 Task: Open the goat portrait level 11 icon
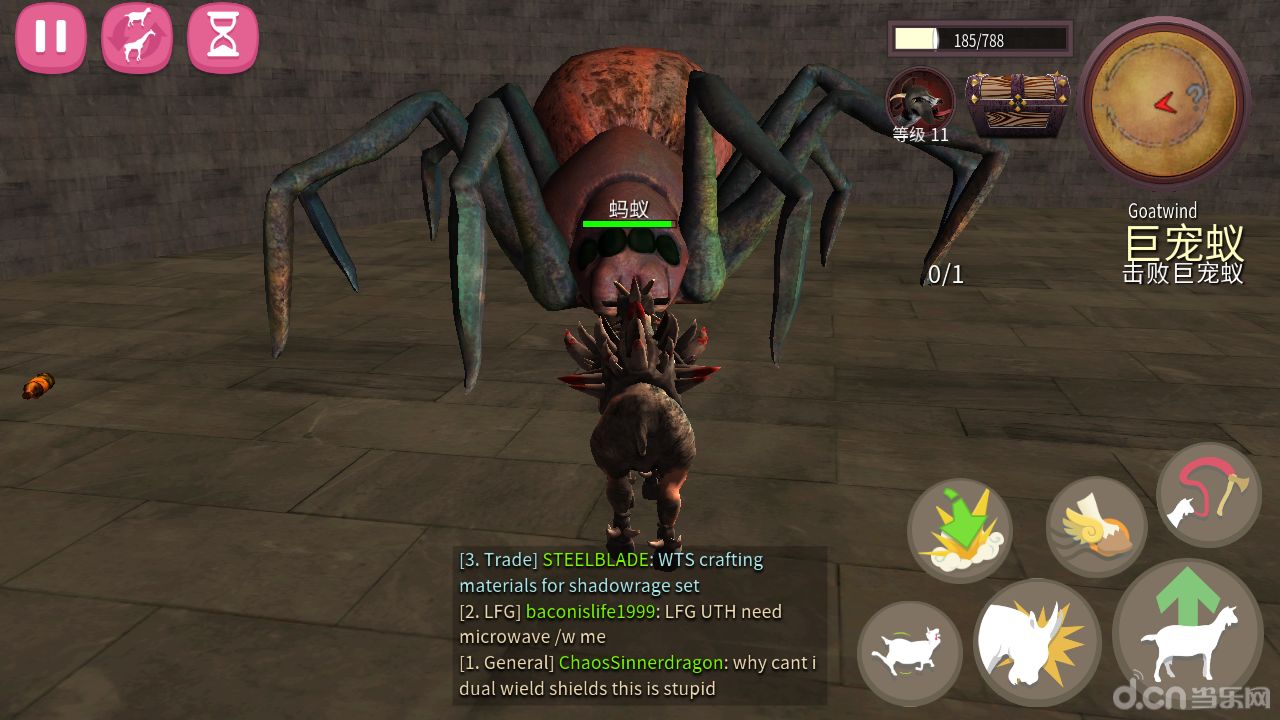pos(920,101)
